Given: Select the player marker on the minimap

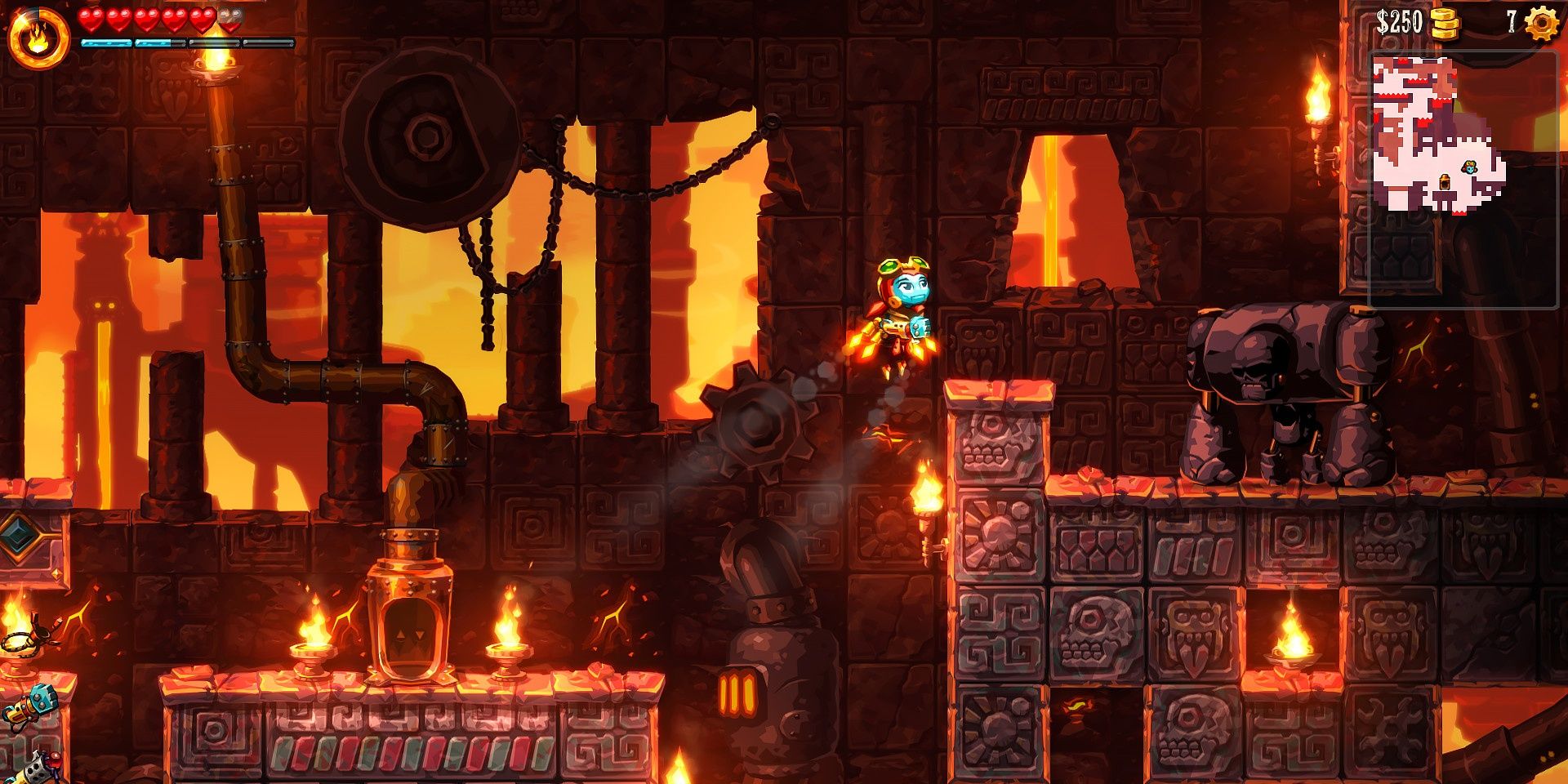Looking at the screenshot, I should 1470,168.
